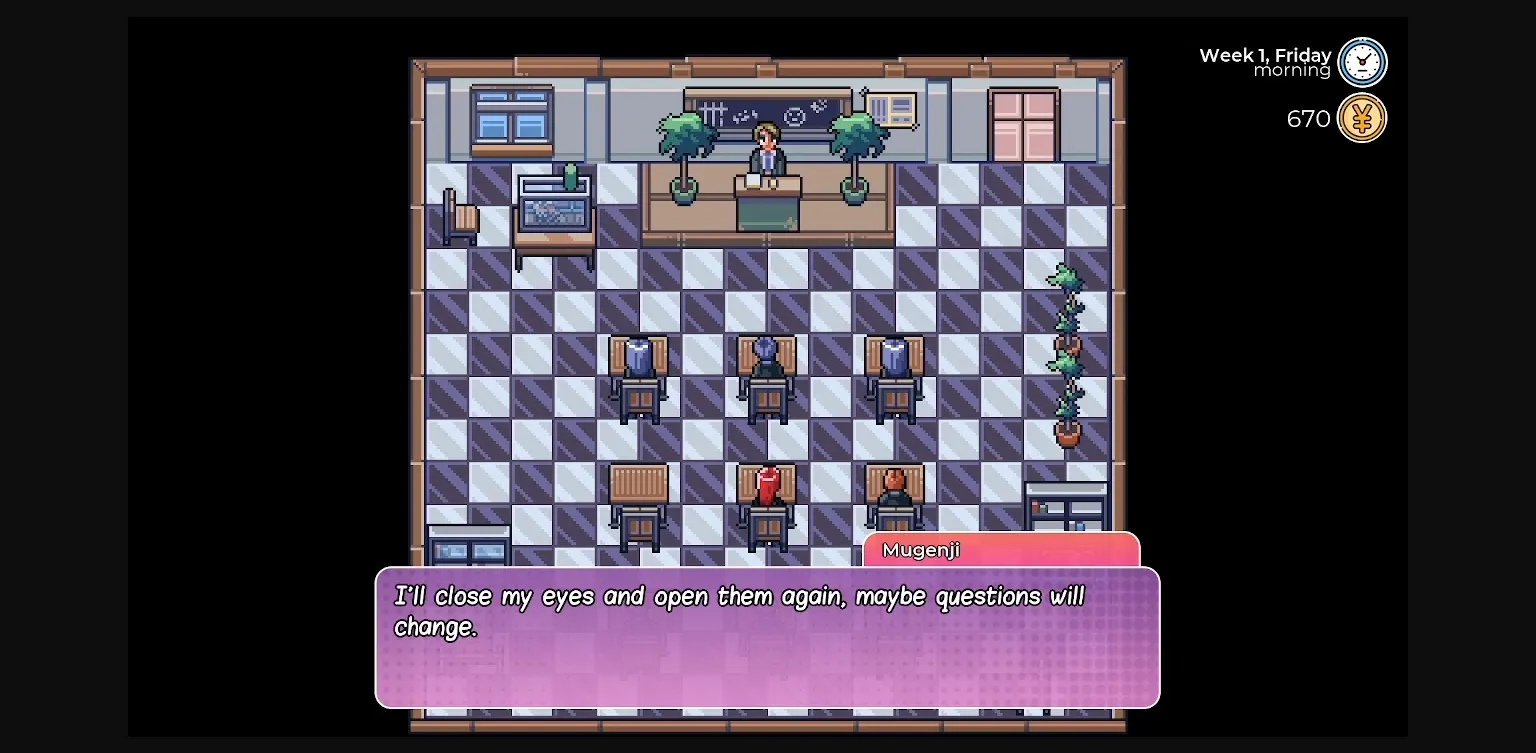1536x753 pixels.
Task: Click the cabinet in the bottom-right corner
Action: click(x=1065, y=505)
